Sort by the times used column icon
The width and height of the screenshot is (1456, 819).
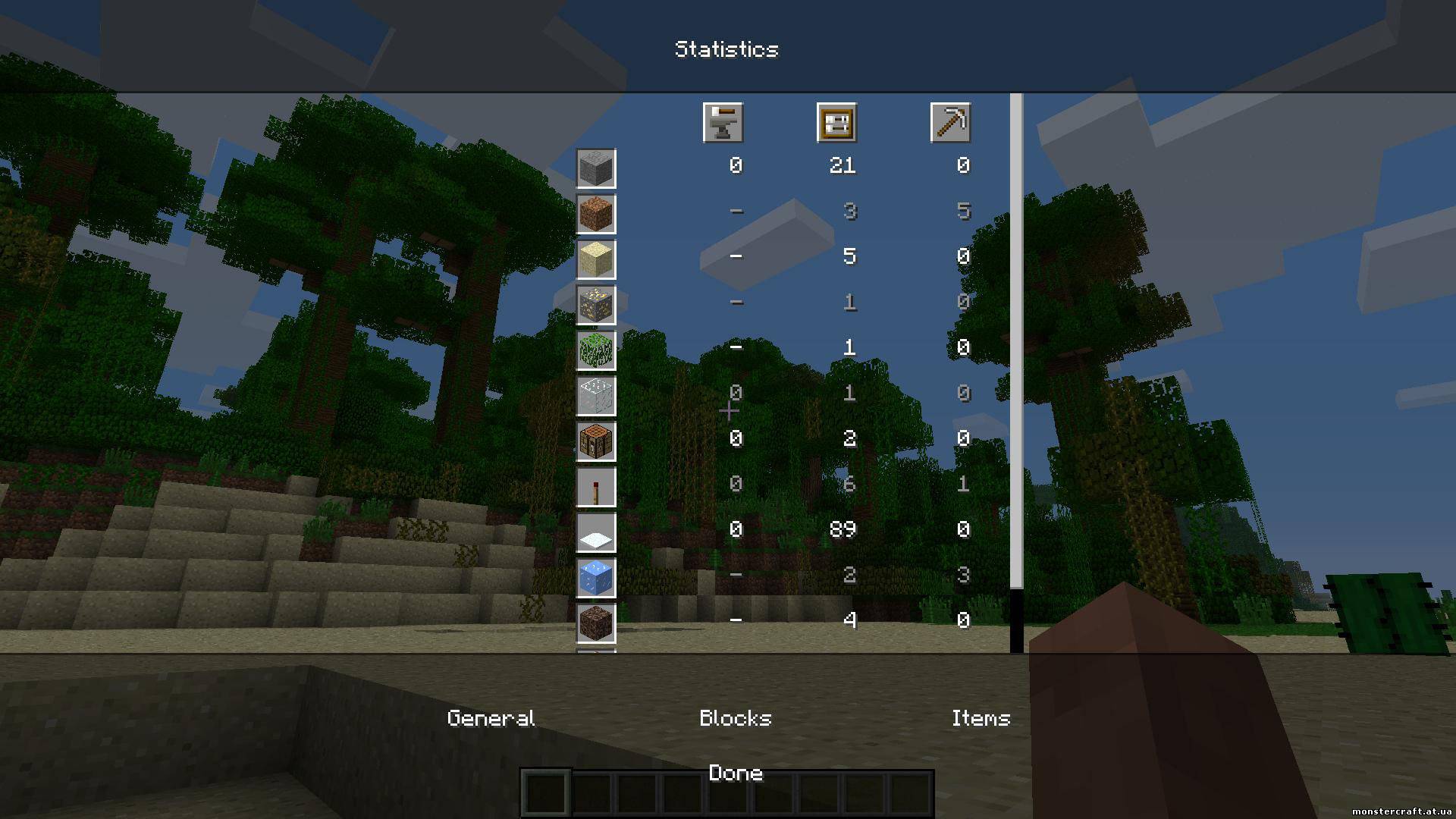click(836, 123)
